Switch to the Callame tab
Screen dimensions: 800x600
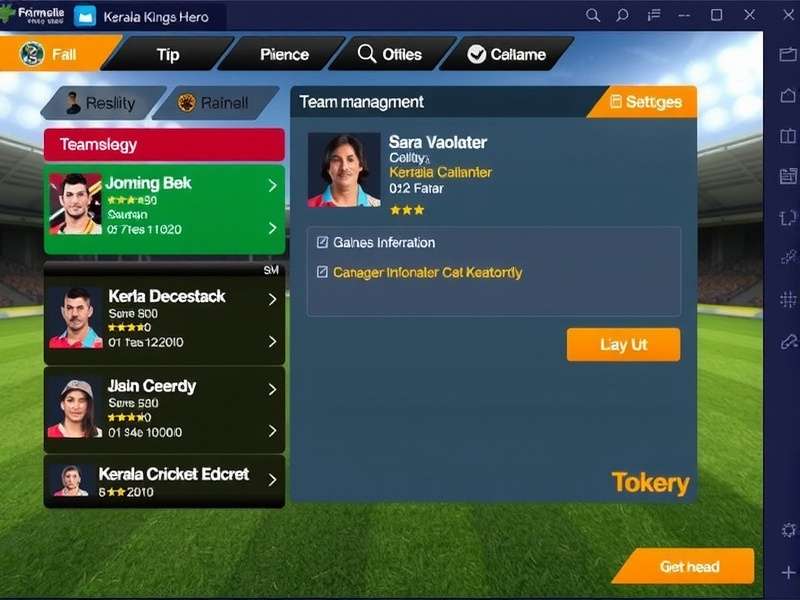coord(507,54)
